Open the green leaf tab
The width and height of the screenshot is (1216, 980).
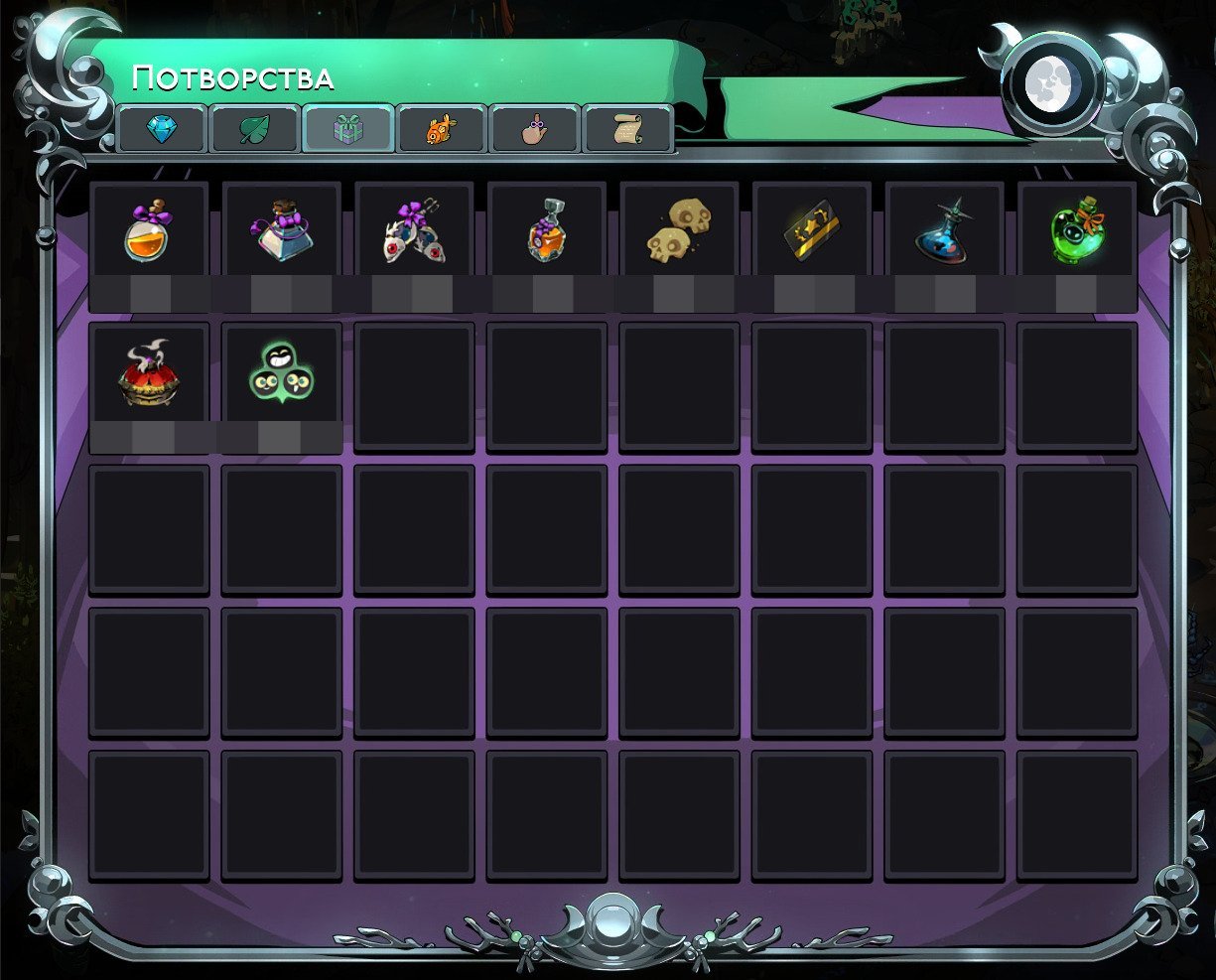[255, 129]
